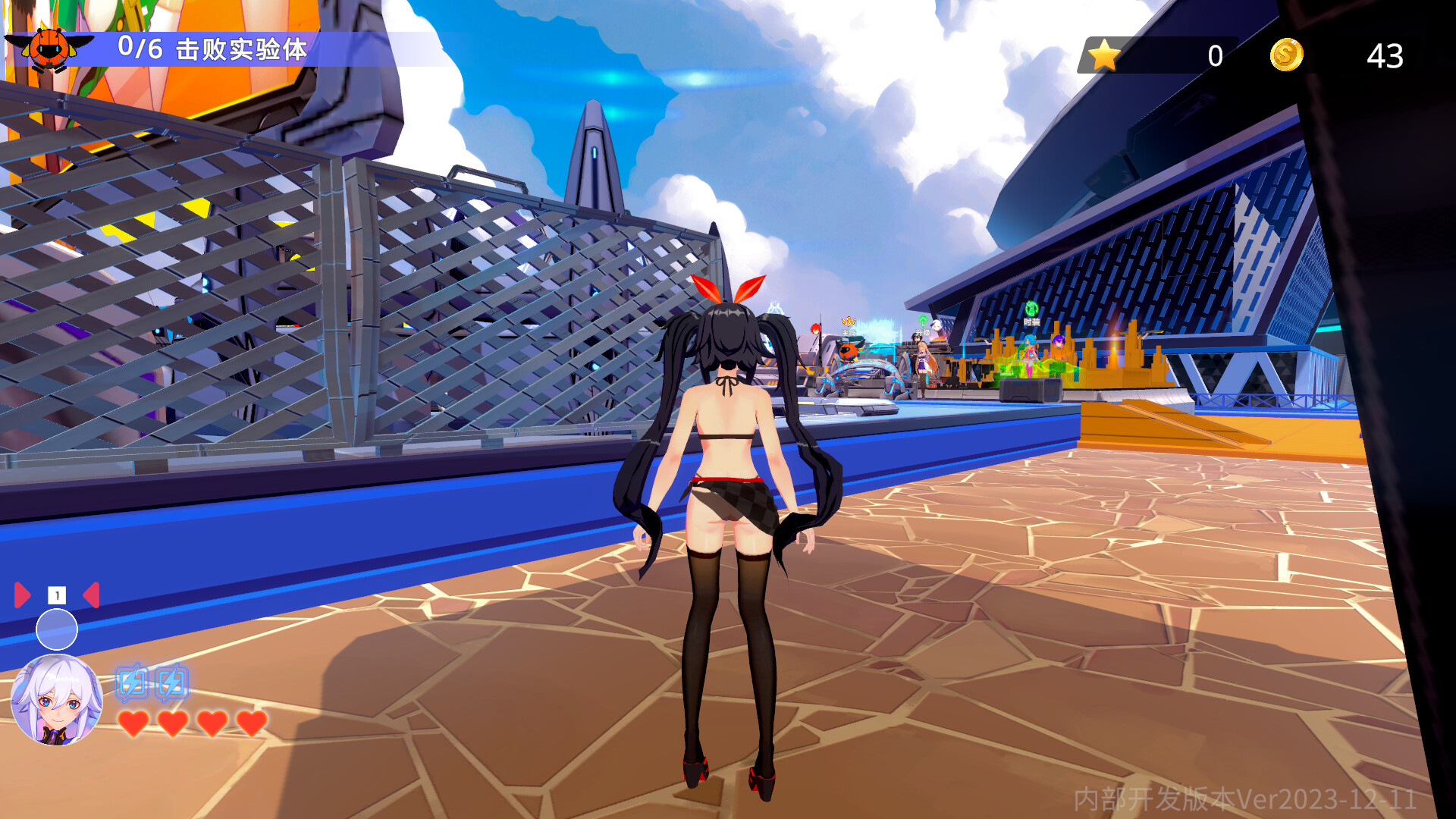Select the green 升级 upgrade arrow icon
Screen dimensions: 1456x819
[x=923, y=320]
